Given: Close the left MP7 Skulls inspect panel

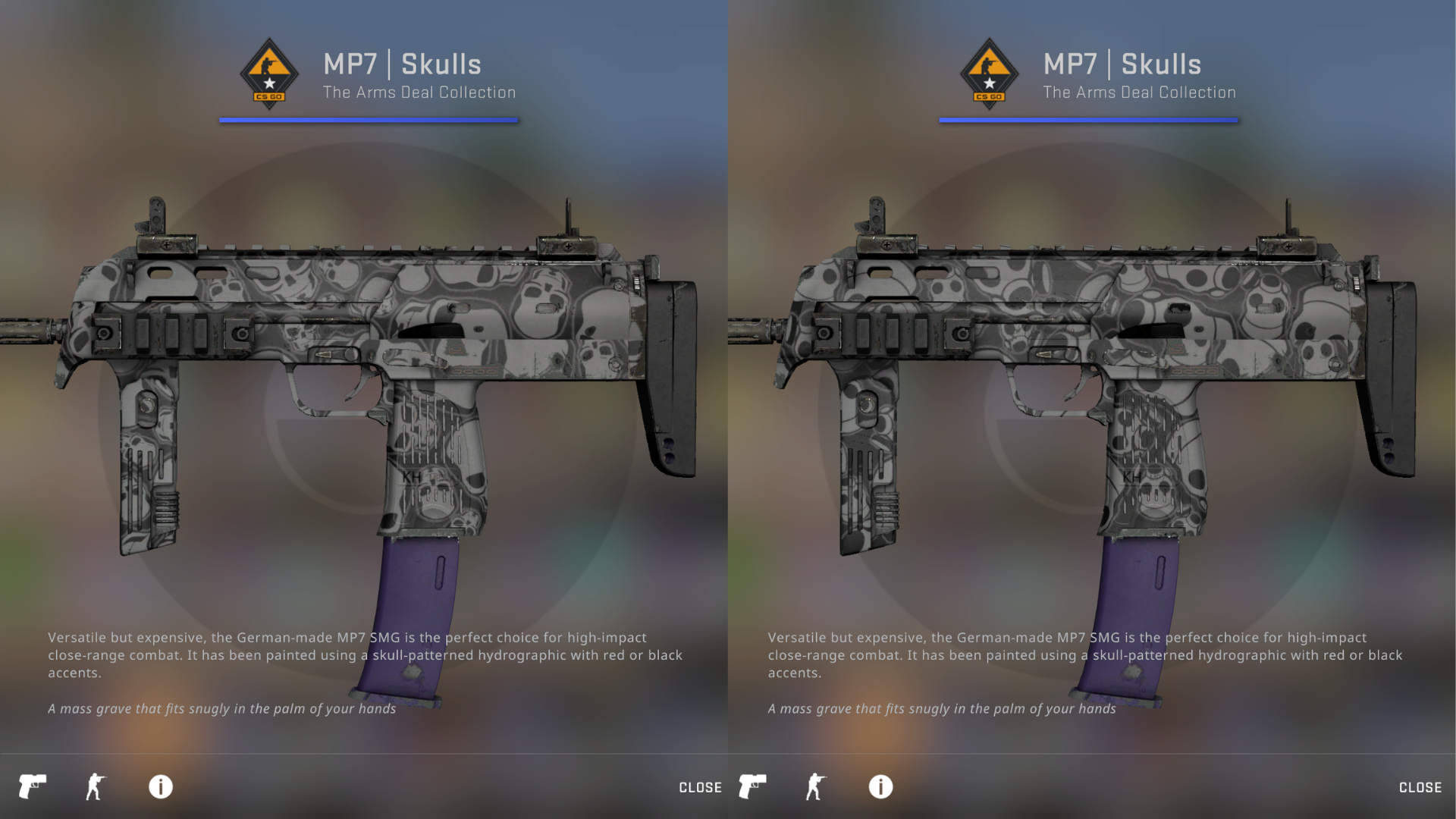Looking at the screenshot, I should 699,787.
